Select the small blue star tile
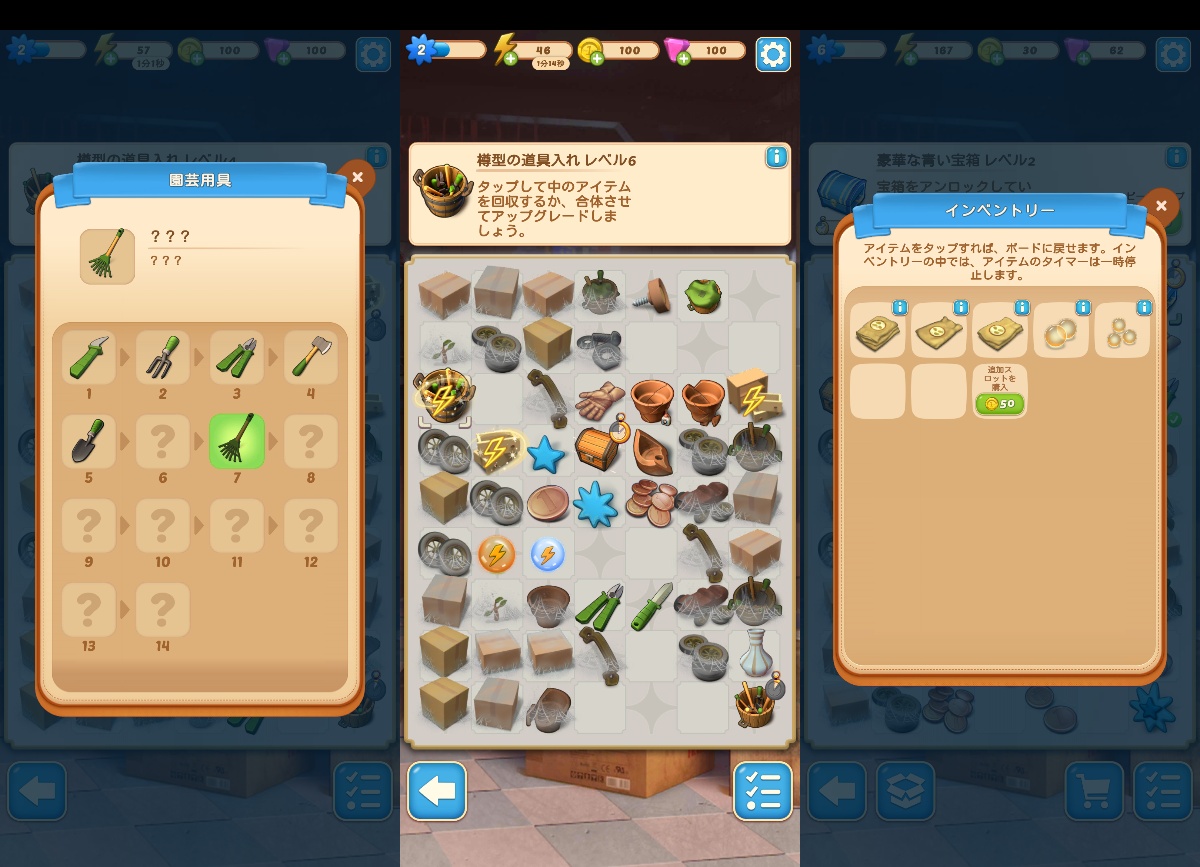Viewport: 1200px width, 867px height. coord(546,454)
